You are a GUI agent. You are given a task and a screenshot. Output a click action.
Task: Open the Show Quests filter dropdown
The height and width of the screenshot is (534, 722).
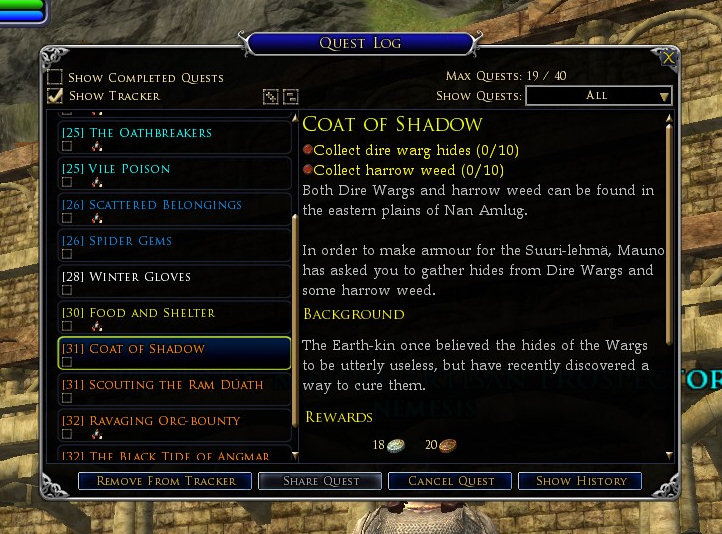pyautogui.click(x=598, y=96)
